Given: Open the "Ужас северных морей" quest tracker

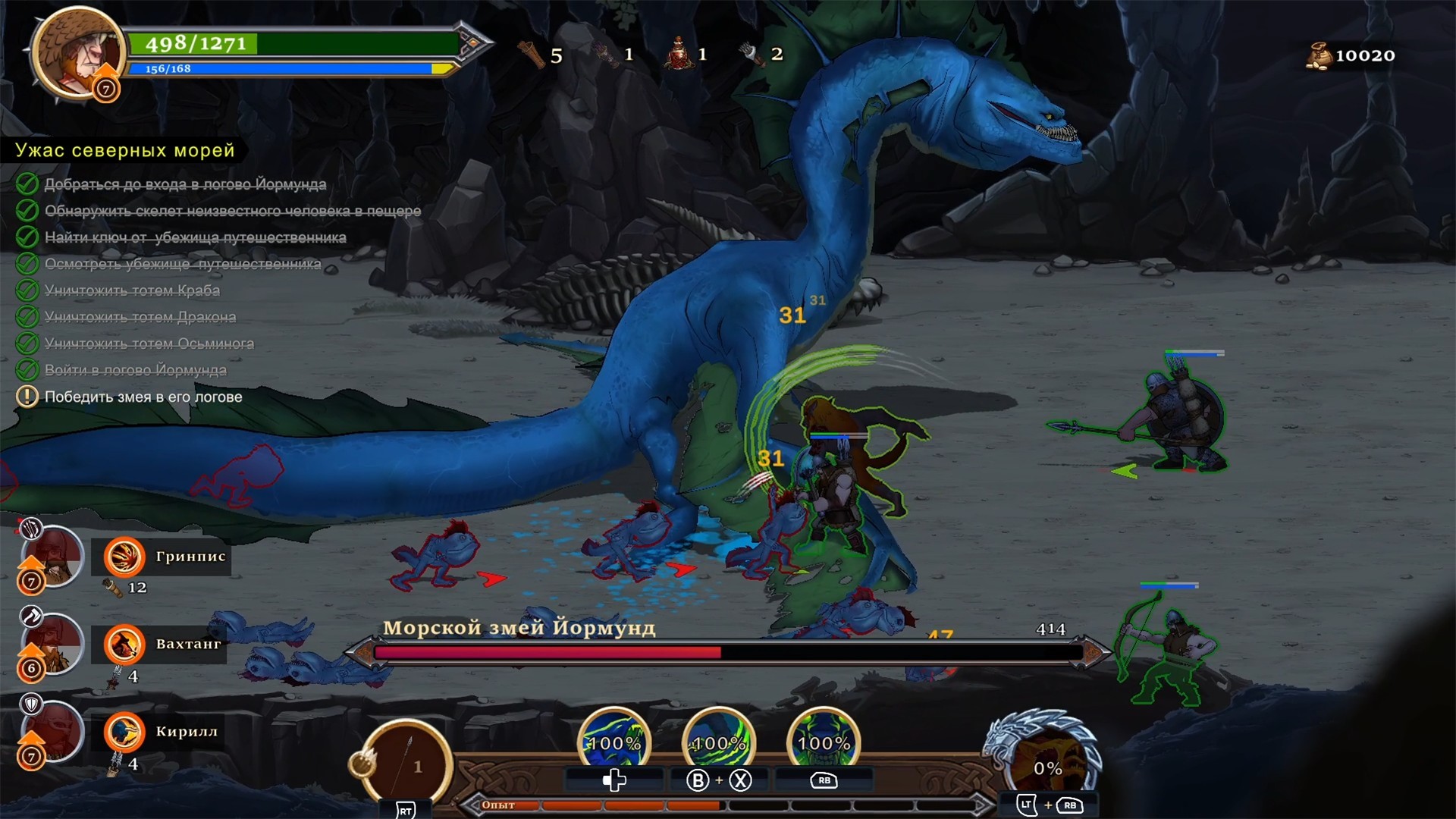Looking at the screenshot, I should pyautogui.click(x=125, y=150).
